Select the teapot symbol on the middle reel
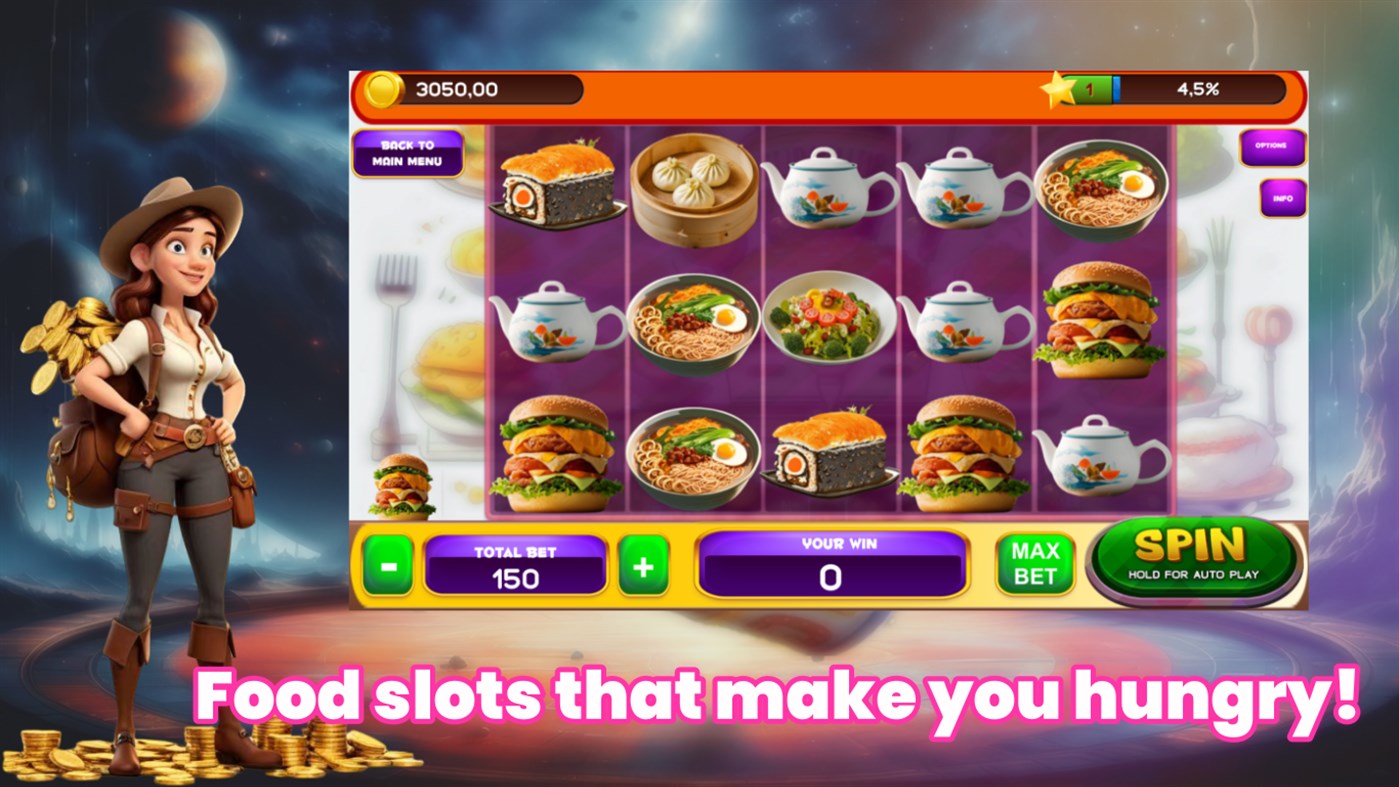The image size is (1399, 787). point(828,190)
